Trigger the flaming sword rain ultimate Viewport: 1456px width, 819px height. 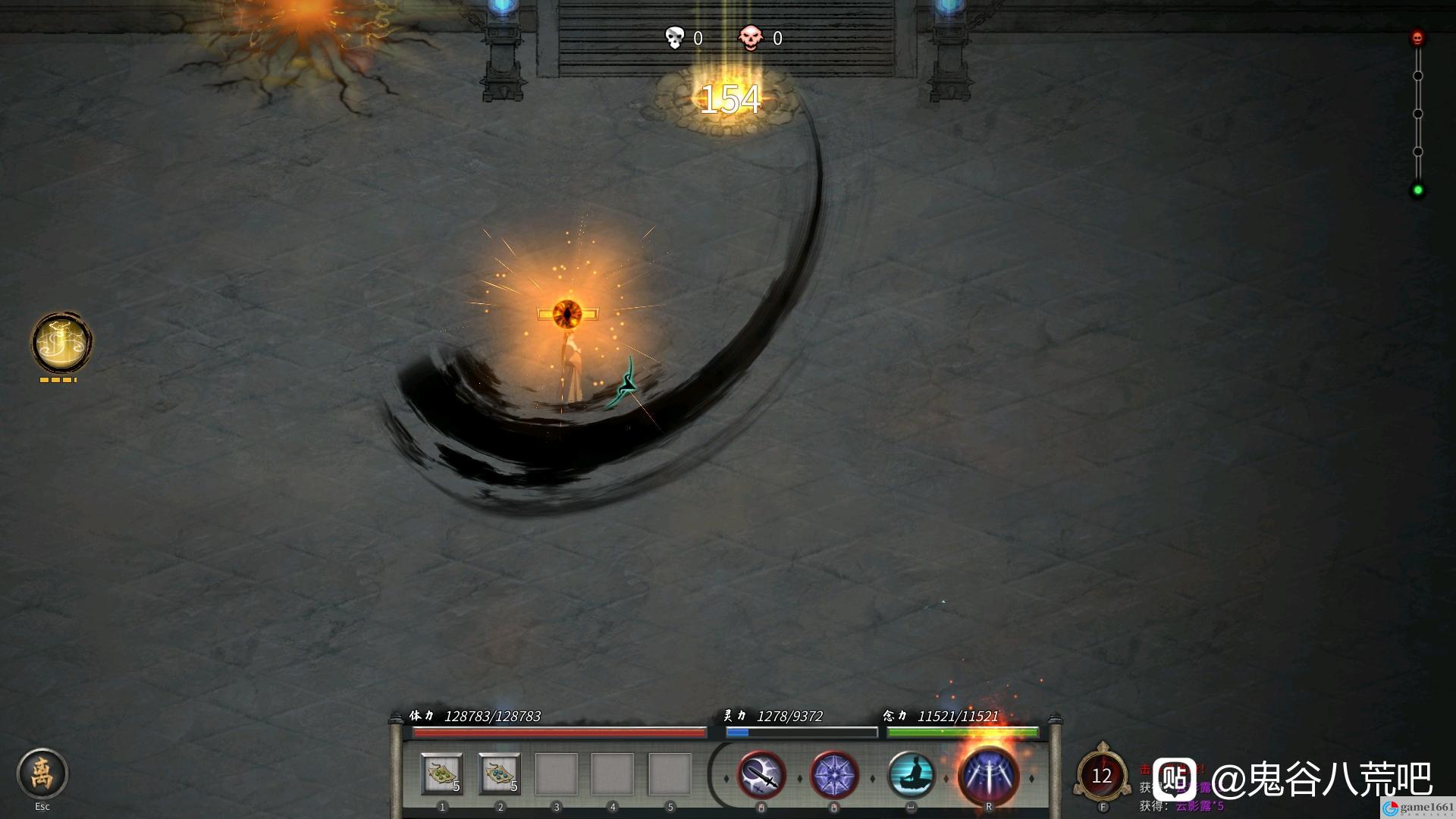click(988, 776)
